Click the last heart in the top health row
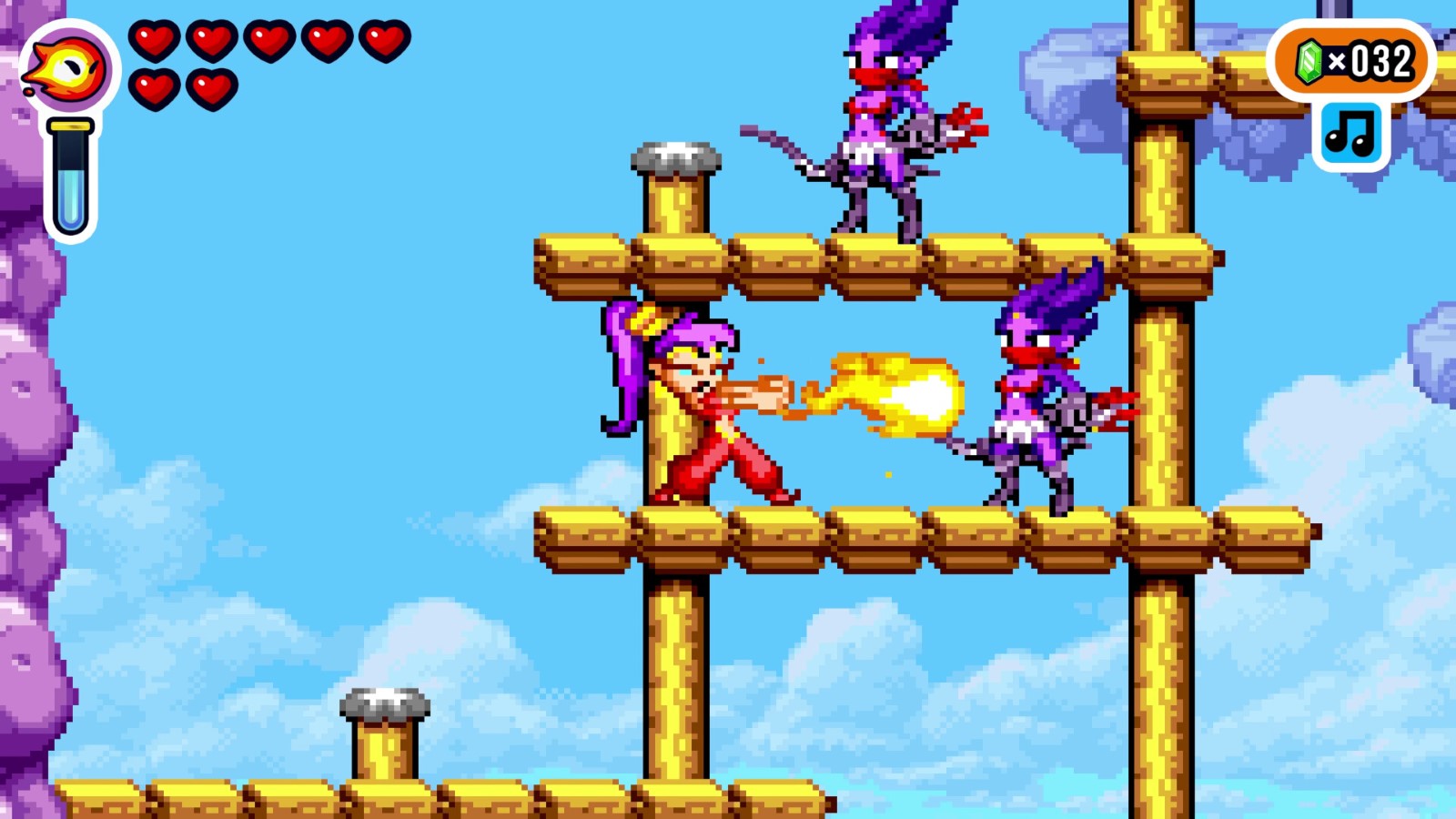Viewport: 1456px width, 819px height. click(x=386, y=40)
